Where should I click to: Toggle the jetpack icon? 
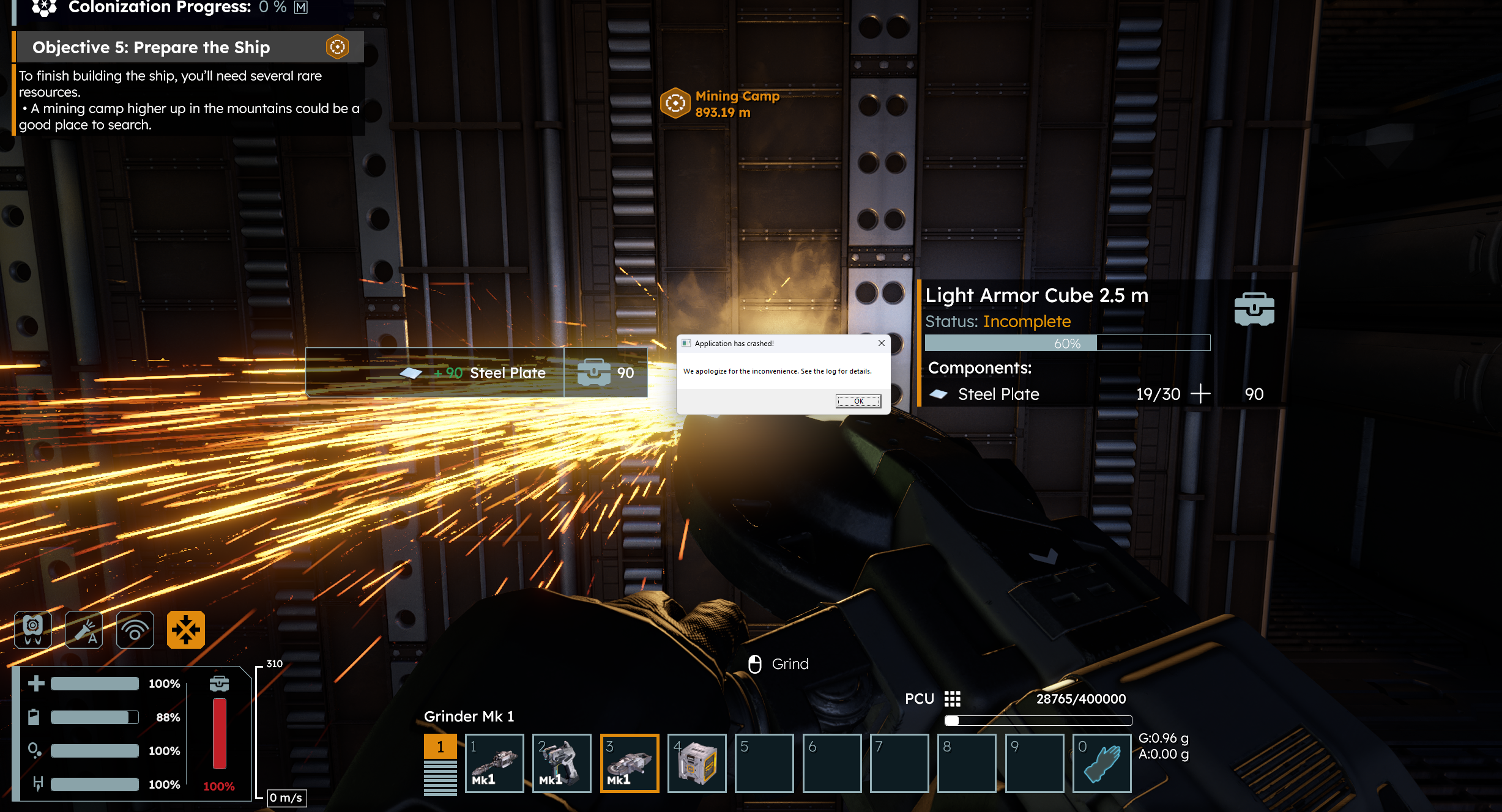click(33, 630)
